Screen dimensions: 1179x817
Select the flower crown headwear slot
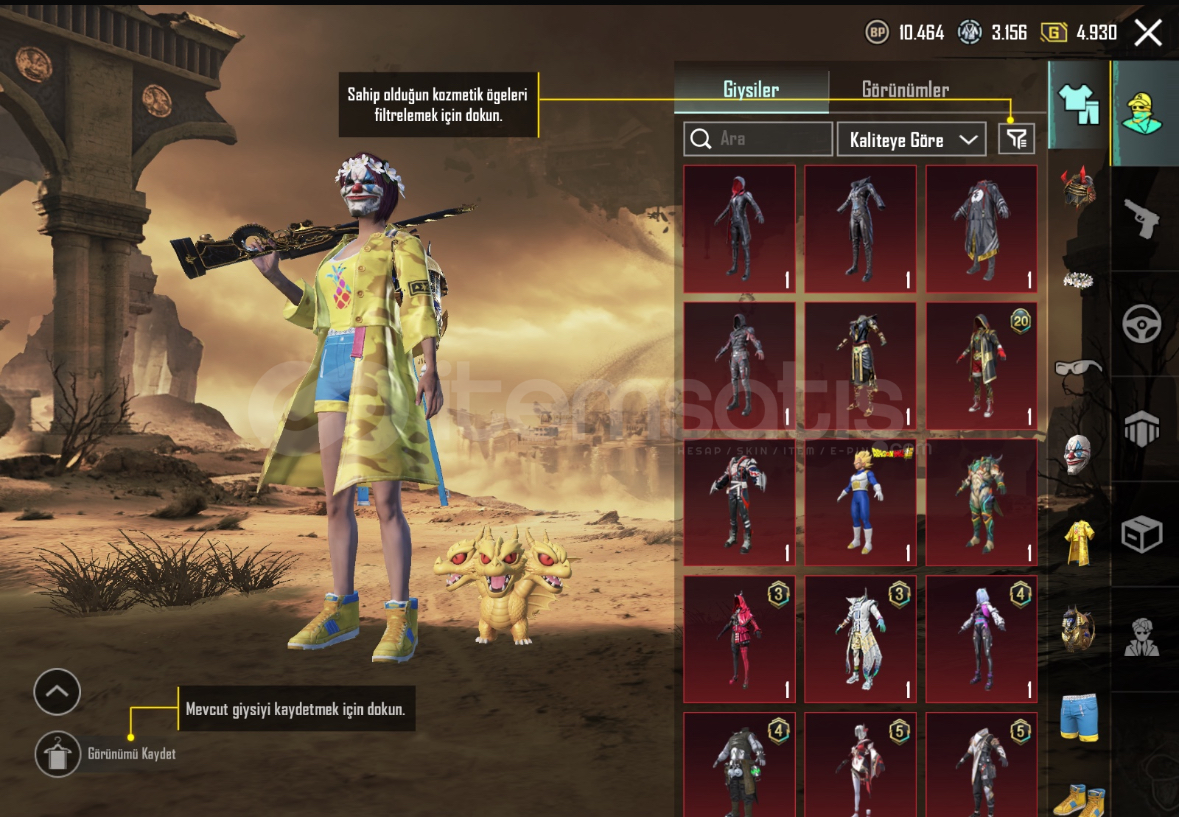pos(1078,280)
